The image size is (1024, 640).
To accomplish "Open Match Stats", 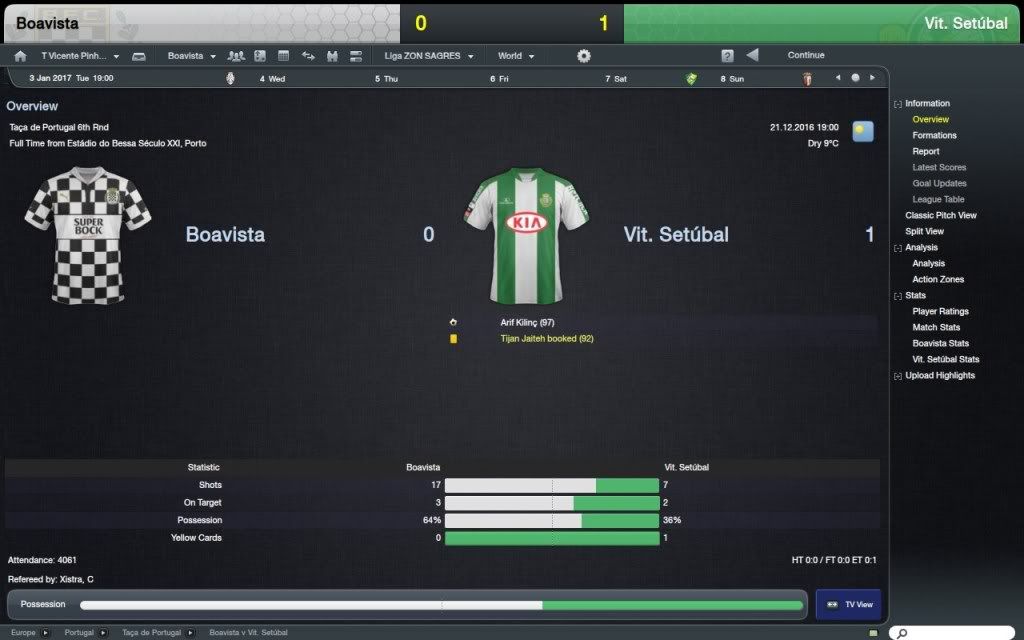I will [936, 328].
